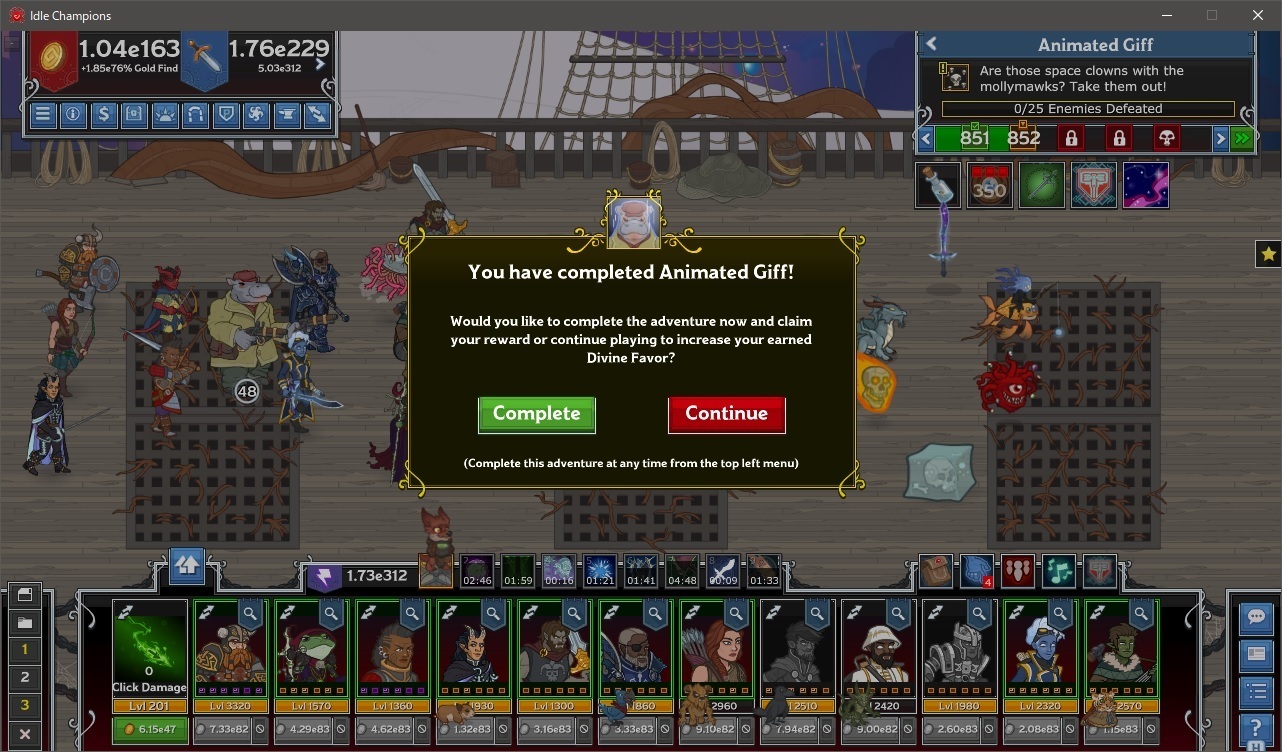Select the purple galaxy buff icon
This screenshot has width=1282, height=752.
pos(1145,186)
